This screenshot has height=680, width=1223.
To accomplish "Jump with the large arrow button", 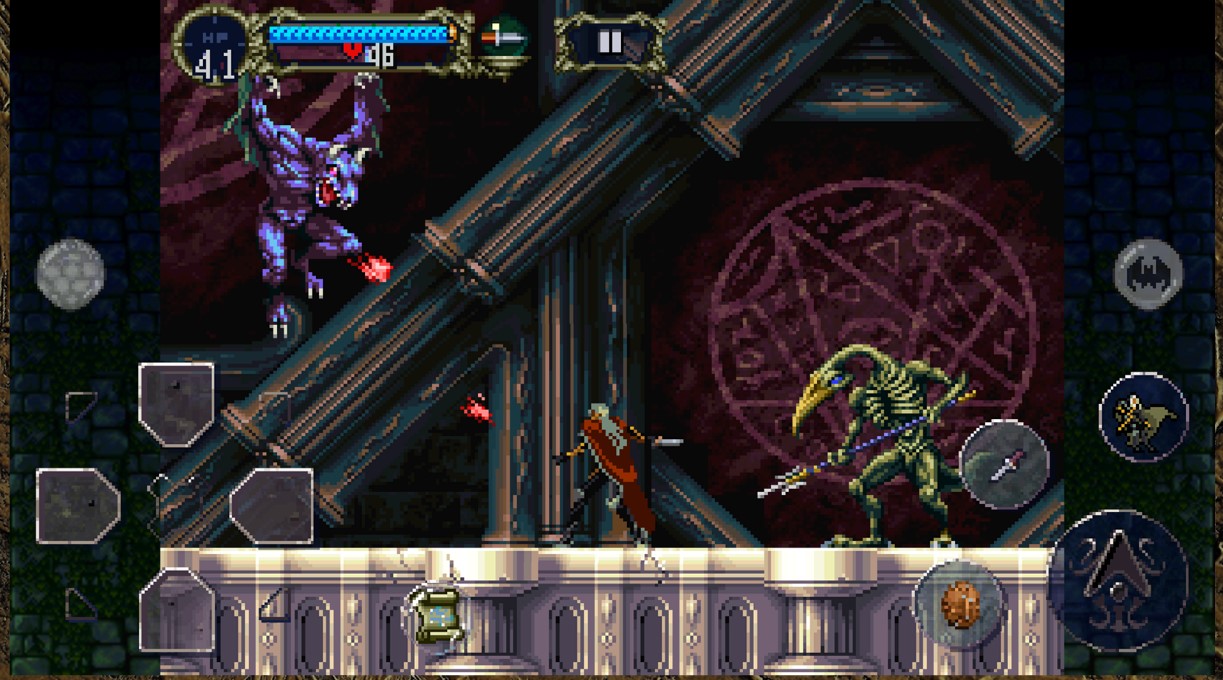I will [1119, 579].
